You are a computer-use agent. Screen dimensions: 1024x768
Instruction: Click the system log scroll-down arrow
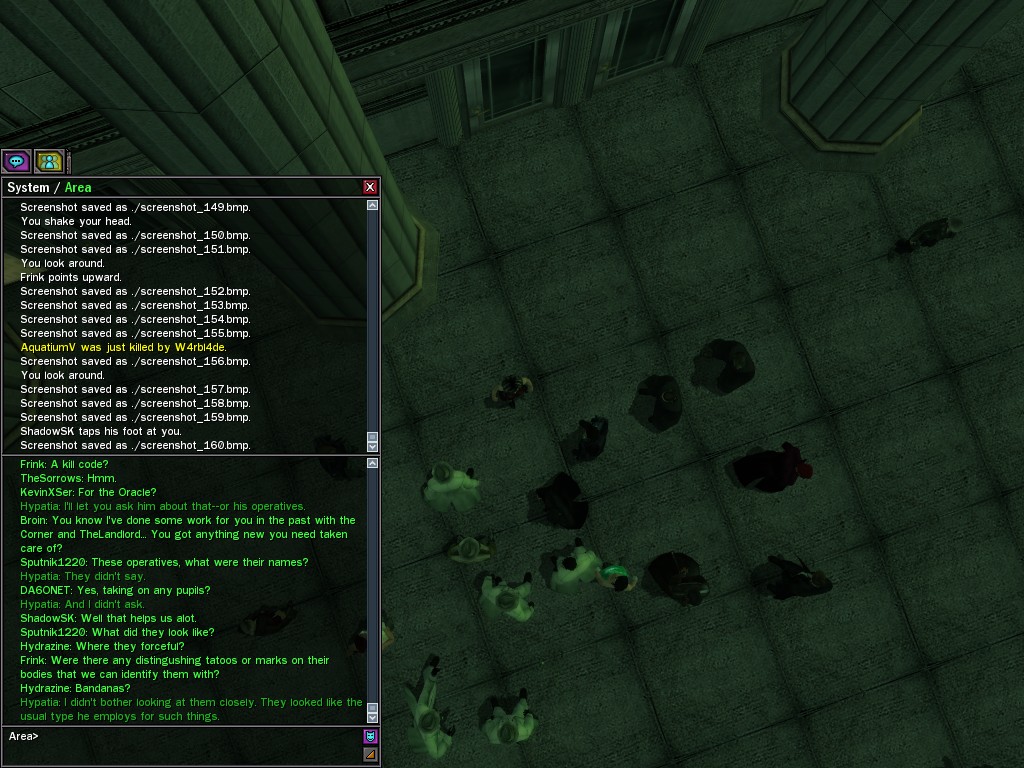[373, 447]
